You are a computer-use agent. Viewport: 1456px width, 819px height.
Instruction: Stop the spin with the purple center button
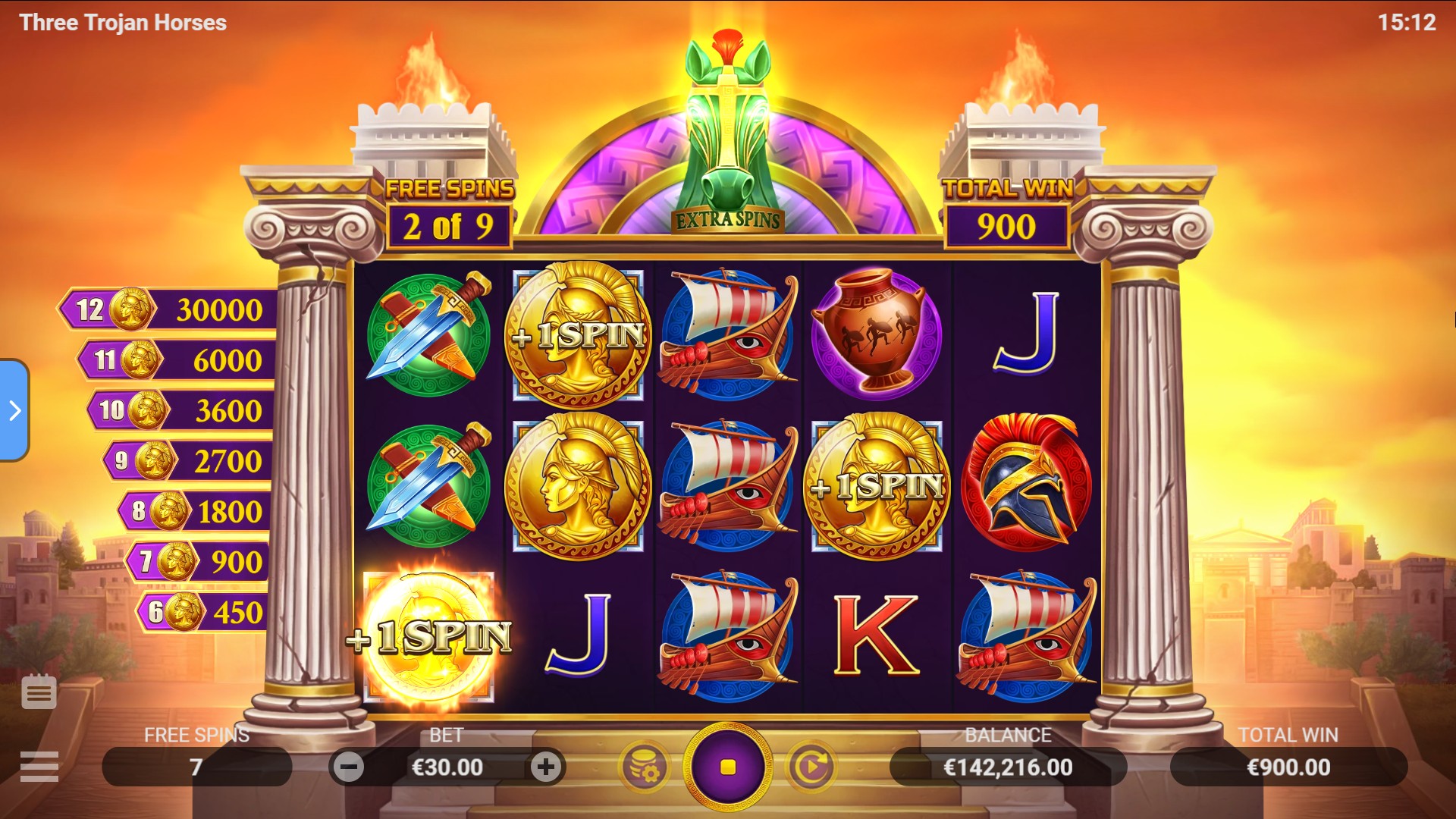point(727,767)
